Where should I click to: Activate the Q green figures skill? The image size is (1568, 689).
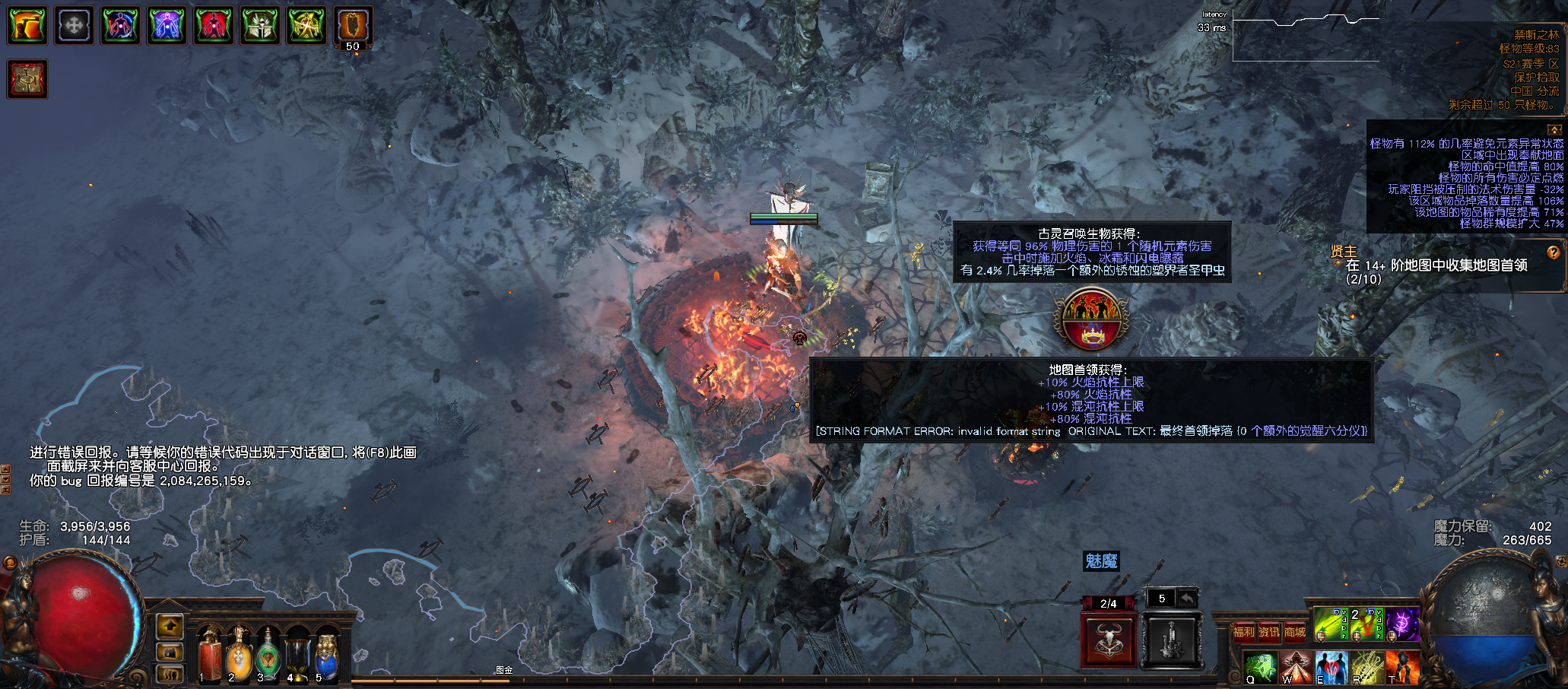(x=1260, y=667)
